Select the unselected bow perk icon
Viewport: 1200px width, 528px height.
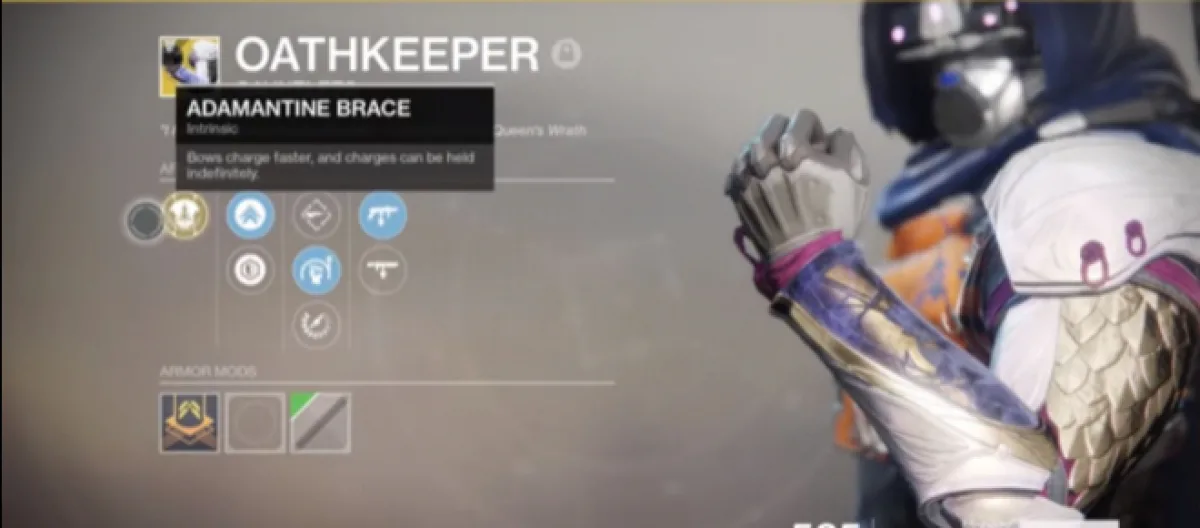click(316, 215)
